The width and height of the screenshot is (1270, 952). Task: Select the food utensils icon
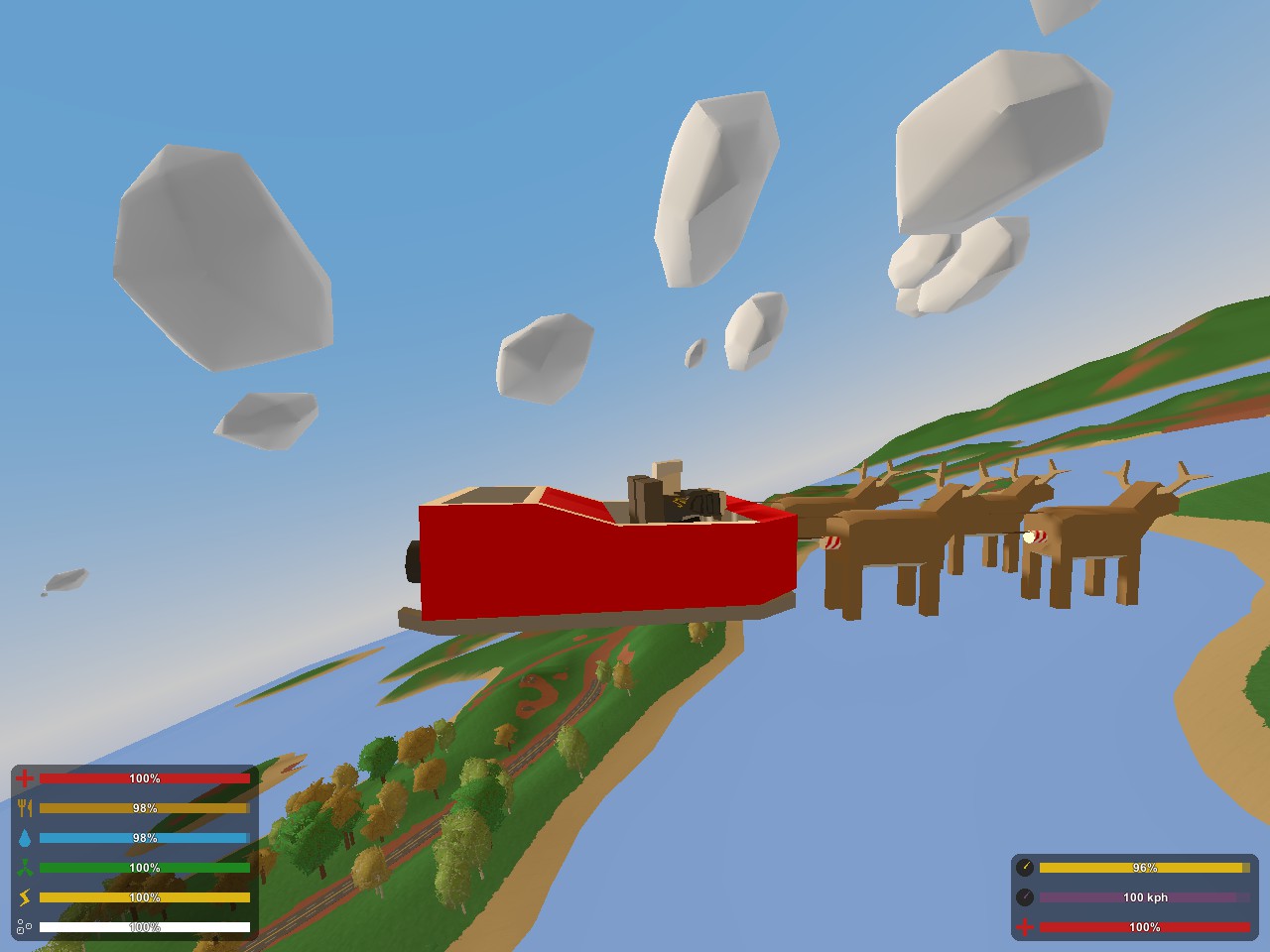click(25, 808)
